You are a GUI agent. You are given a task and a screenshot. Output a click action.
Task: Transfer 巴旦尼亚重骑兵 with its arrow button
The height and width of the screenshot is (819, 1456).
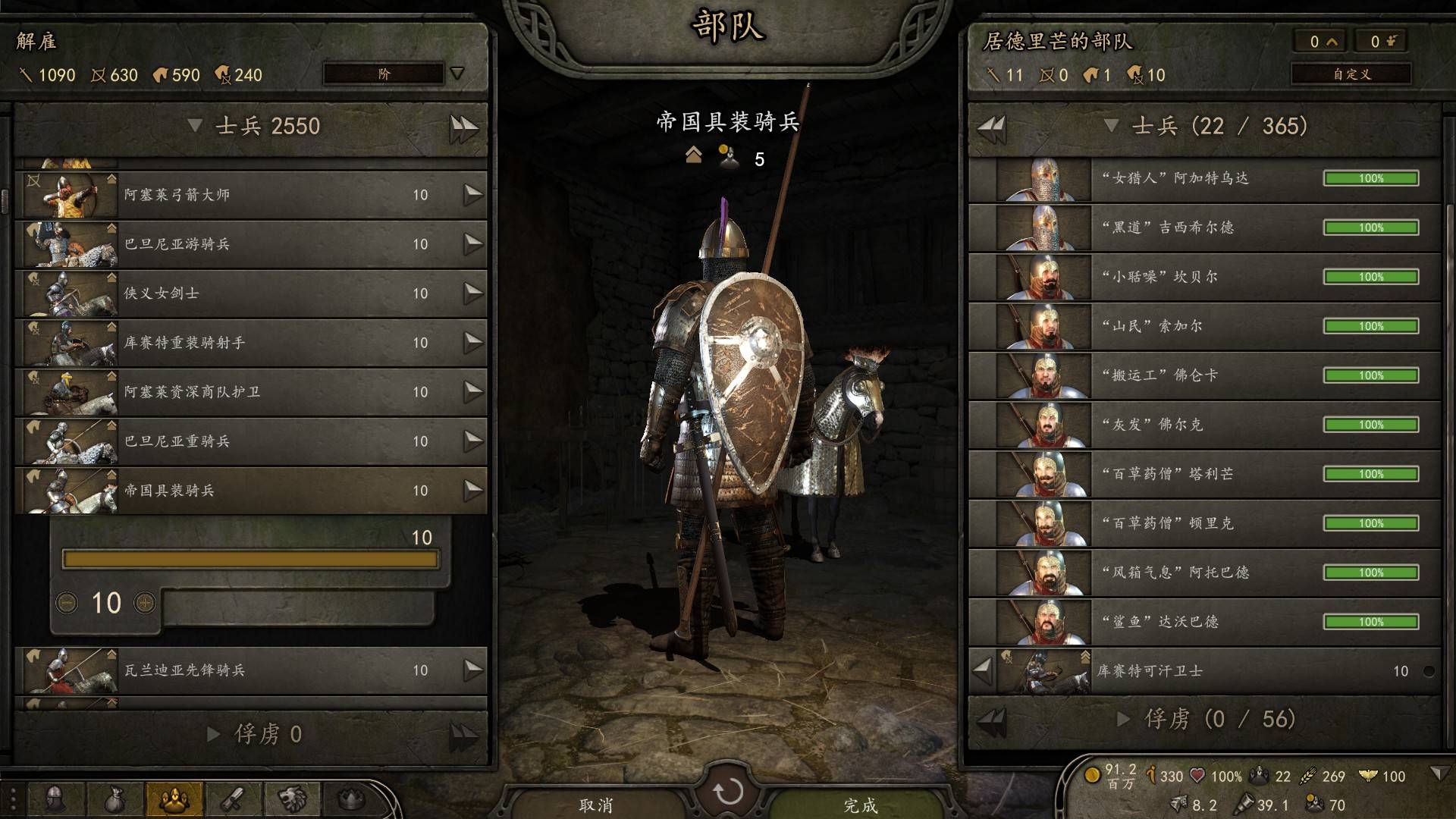473,441
